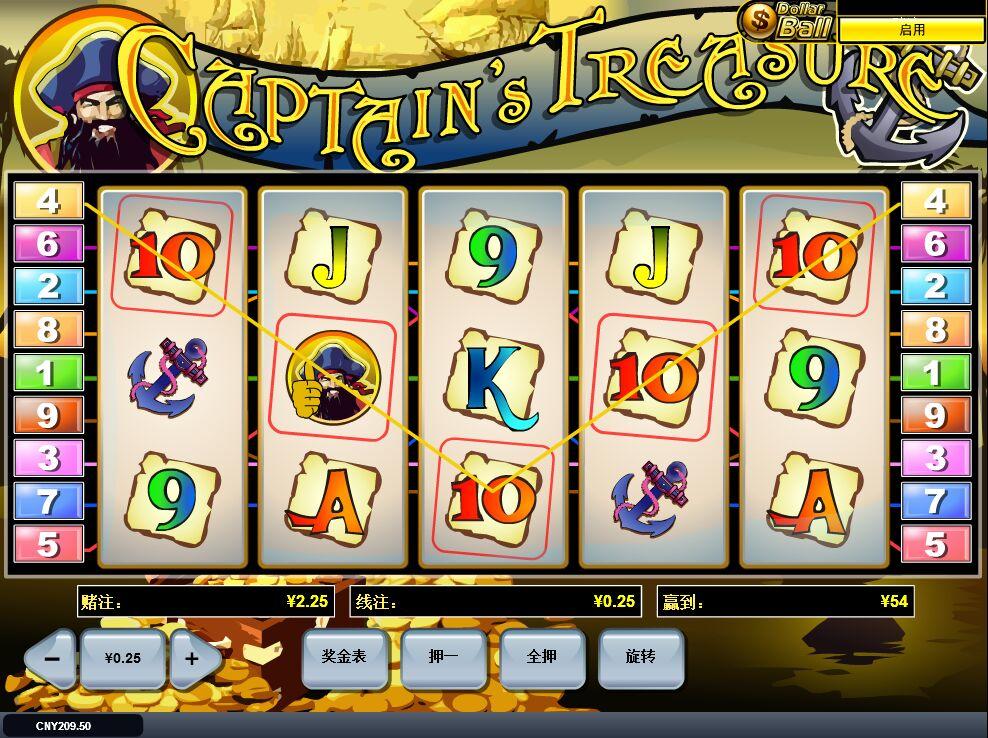Increase the line bet with the plus button
Screen dimensions: 988x738
click(192, 658)
